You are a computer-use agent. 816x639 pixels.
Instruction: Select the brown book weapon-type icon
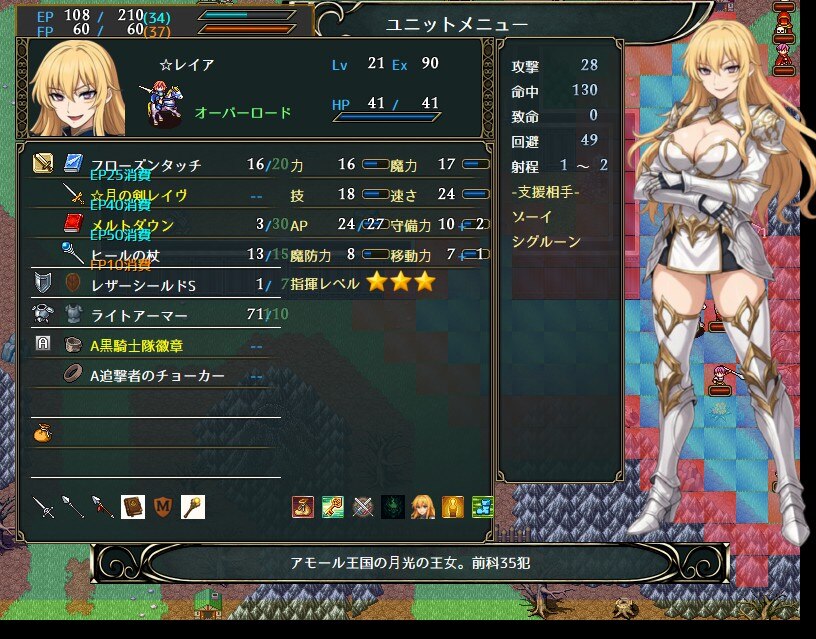point(133,507)
